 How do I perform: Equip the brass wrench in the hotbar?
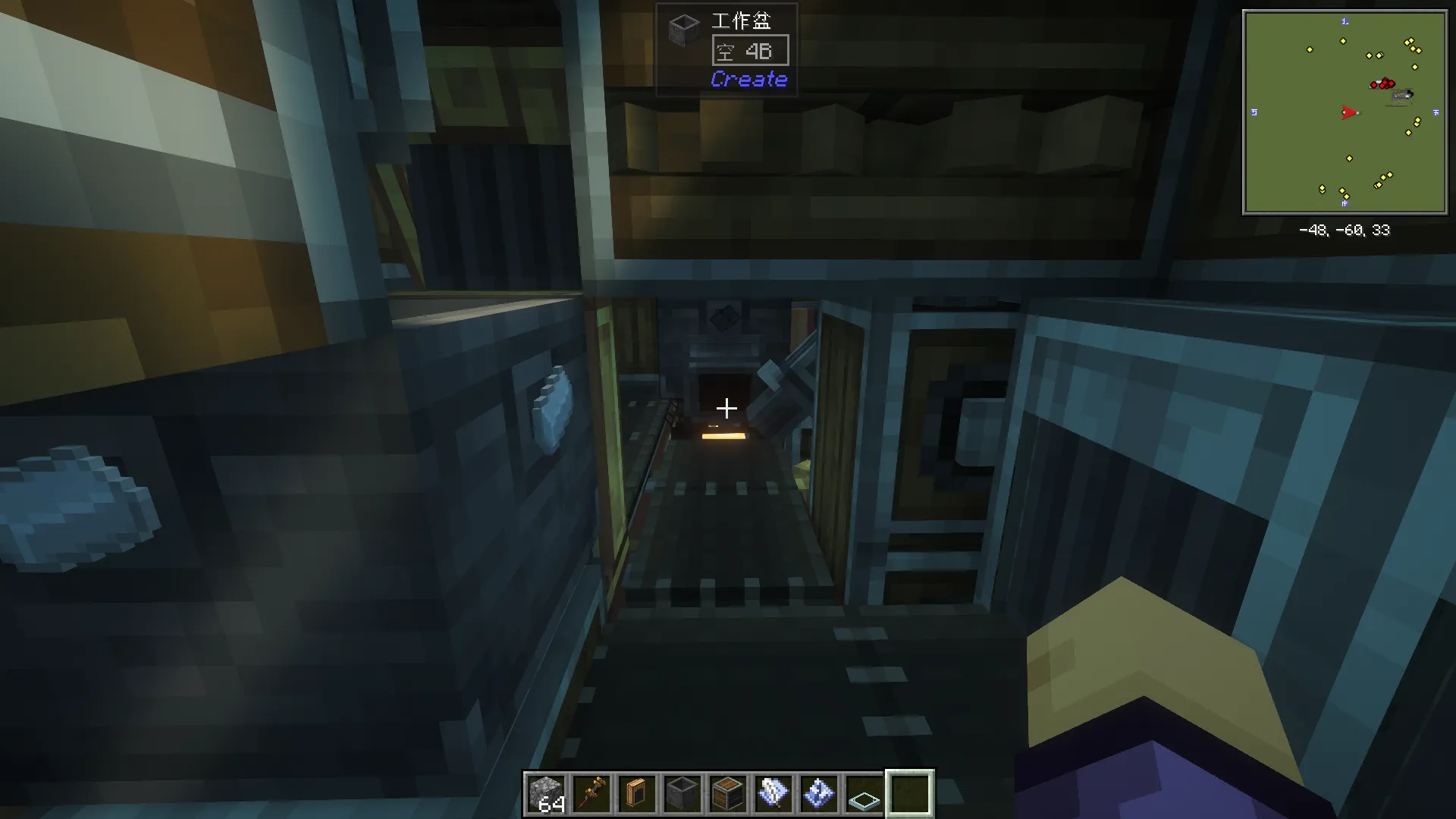[x=591, y=793]
